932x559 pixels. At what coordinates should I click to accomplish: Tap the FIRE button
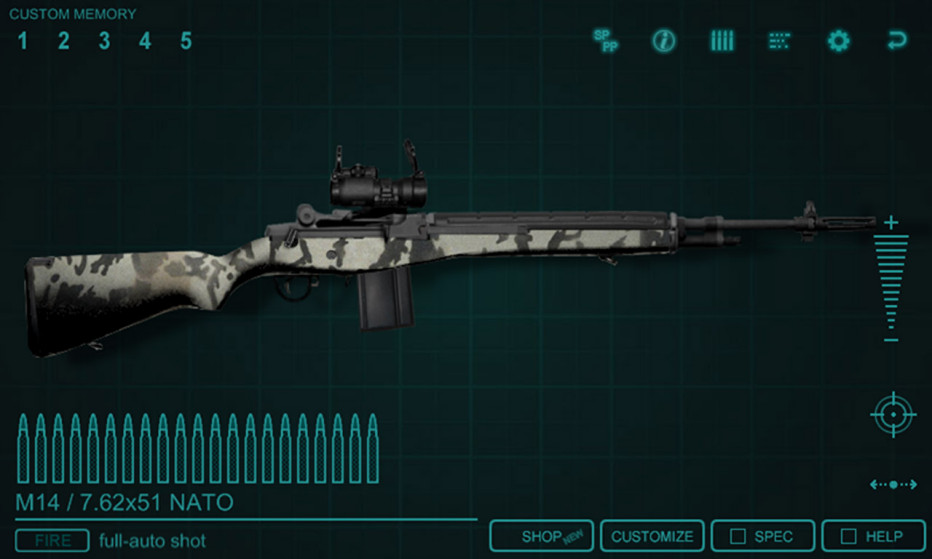[x=53, y=541]
